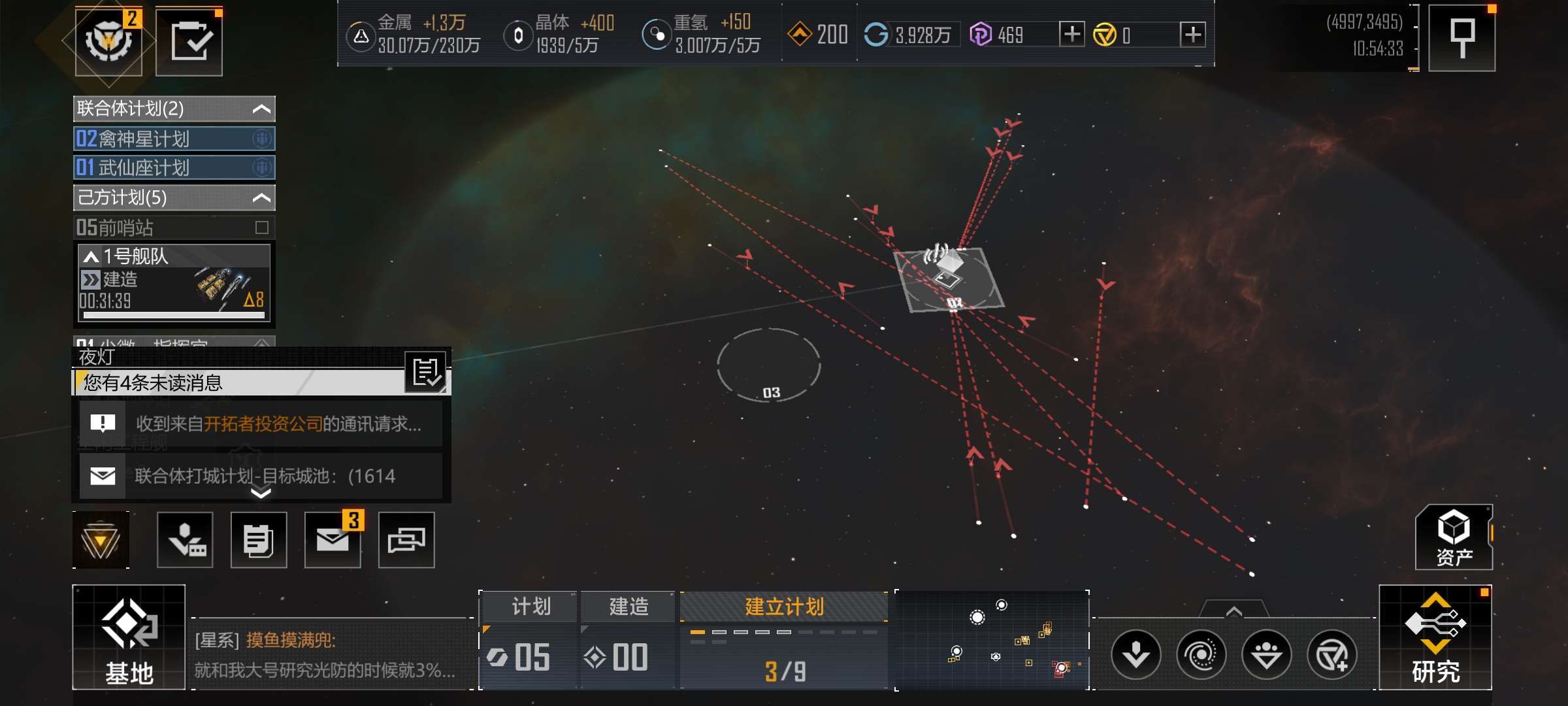Open the 研究 research menu
Screen dimensions: 1568x706
click(1435, 637)
